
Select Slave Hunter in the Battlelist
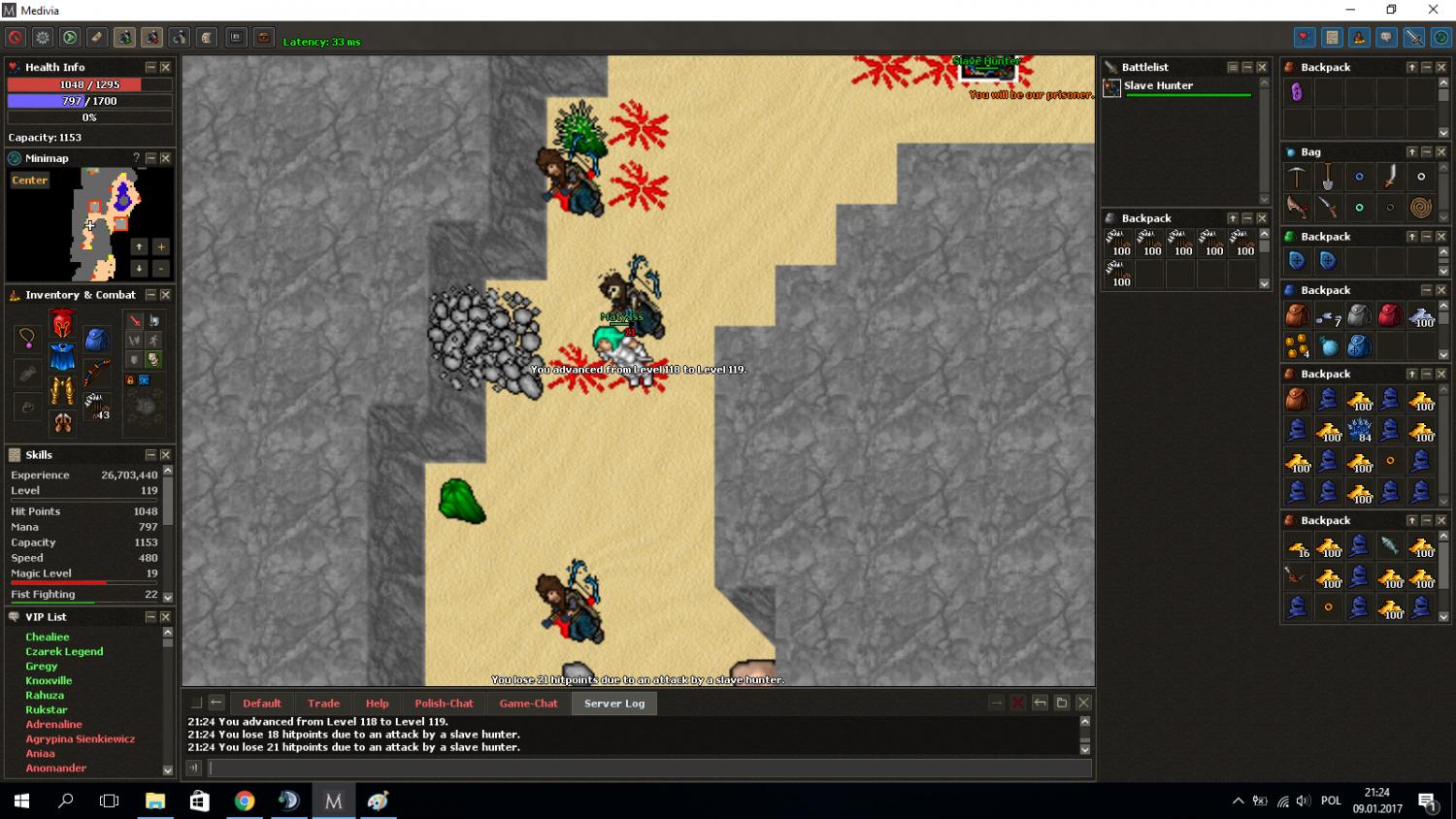1158,86
